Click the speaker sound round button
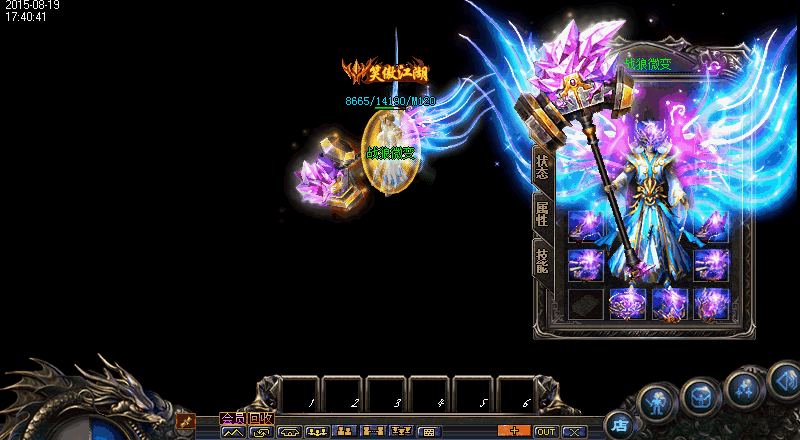 pyautogui.click(x=785, y=379)
